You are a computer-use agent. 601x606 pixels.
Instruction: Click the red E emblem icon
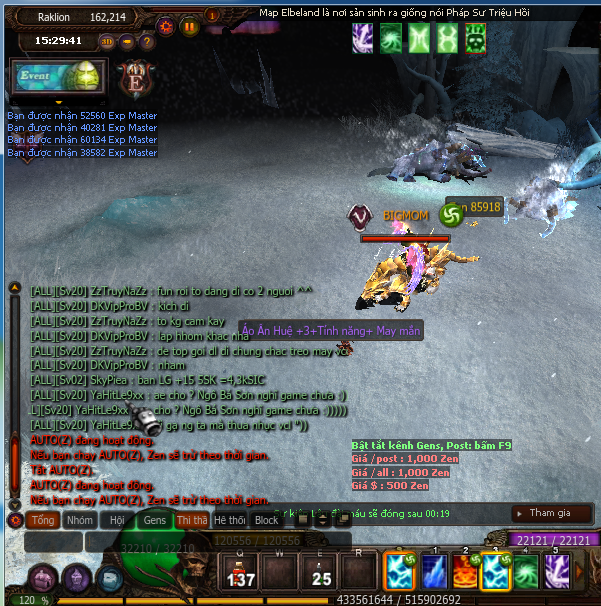tap(133, 77)
